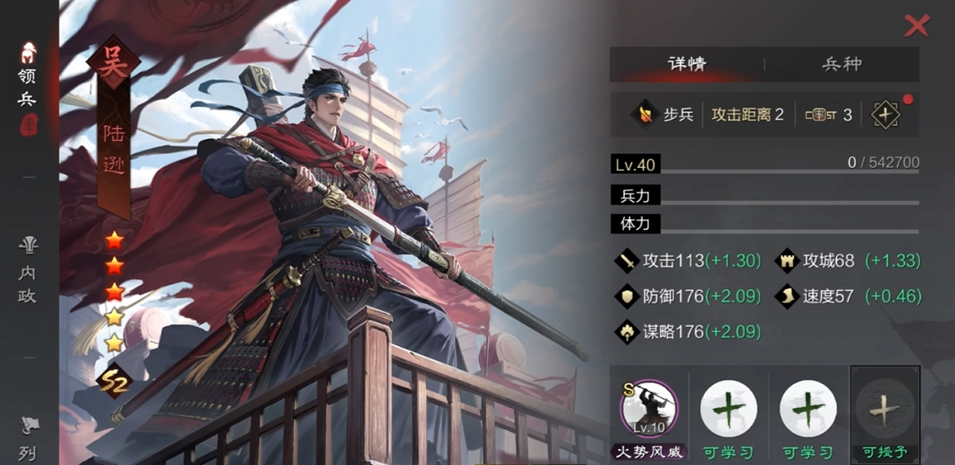Close the general detail screen

click(916, 26)
